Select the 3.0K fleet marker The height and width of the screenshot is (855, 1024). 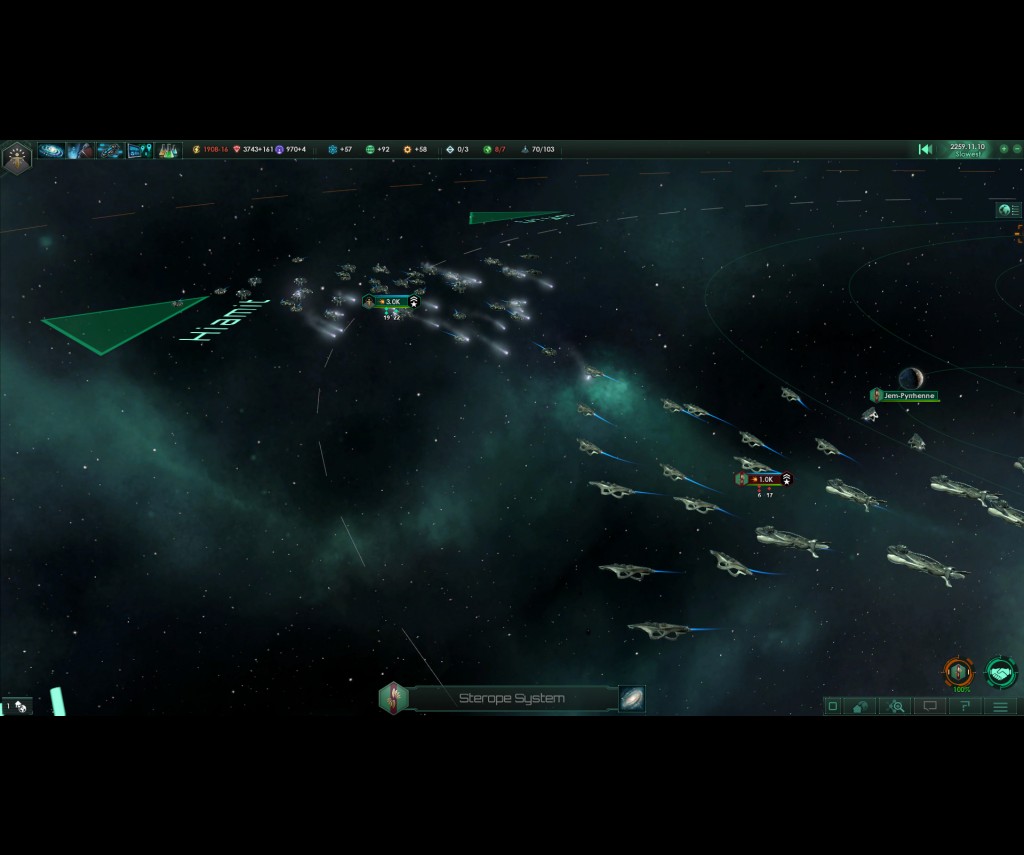391,302
